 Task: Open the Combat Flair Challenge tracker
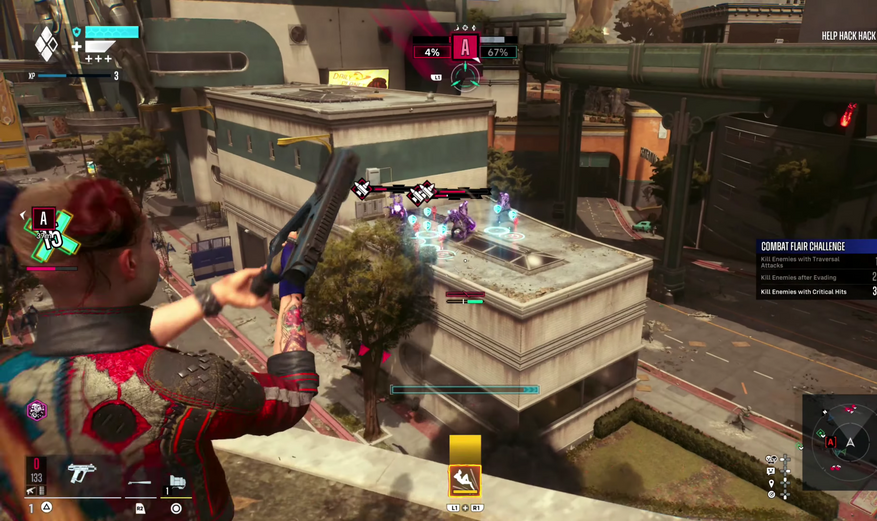point(803,246)
